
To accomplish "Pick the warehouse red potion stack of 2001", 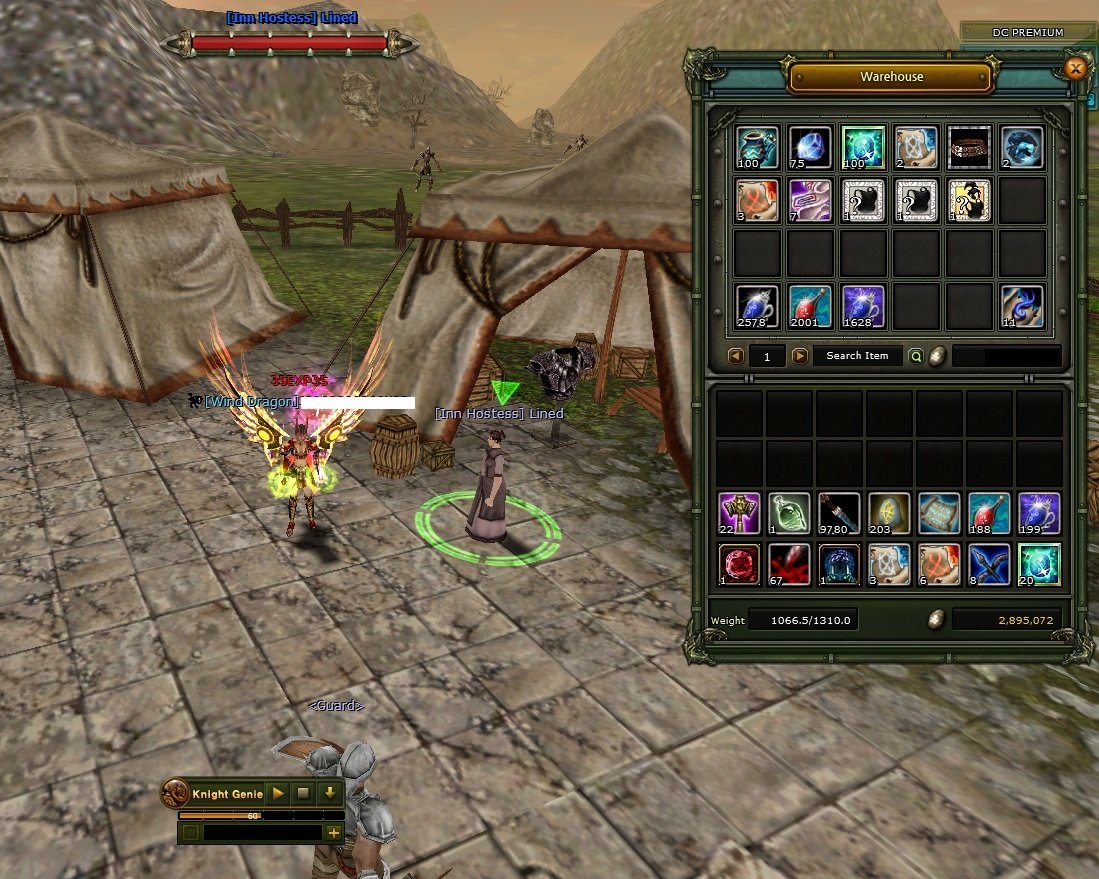I will click(x=810, y=306).
